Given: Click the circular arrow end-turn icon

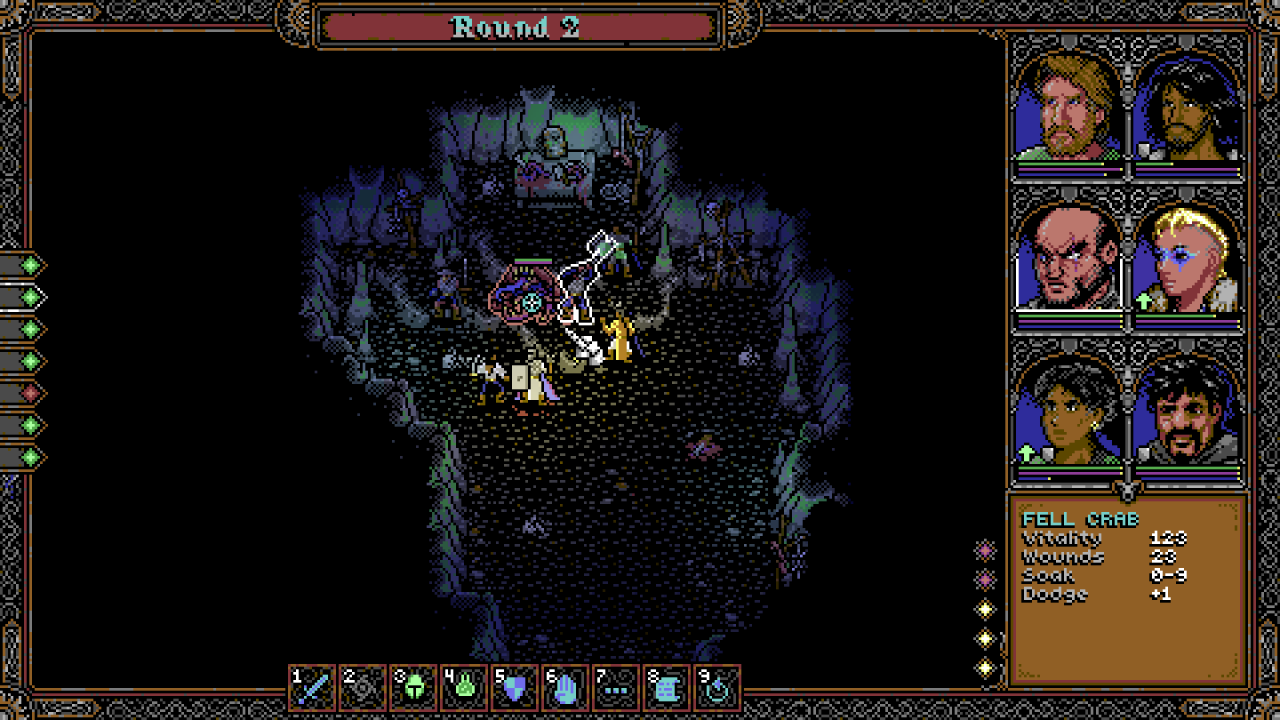Looking at the screenshot, I should (717, 688).
